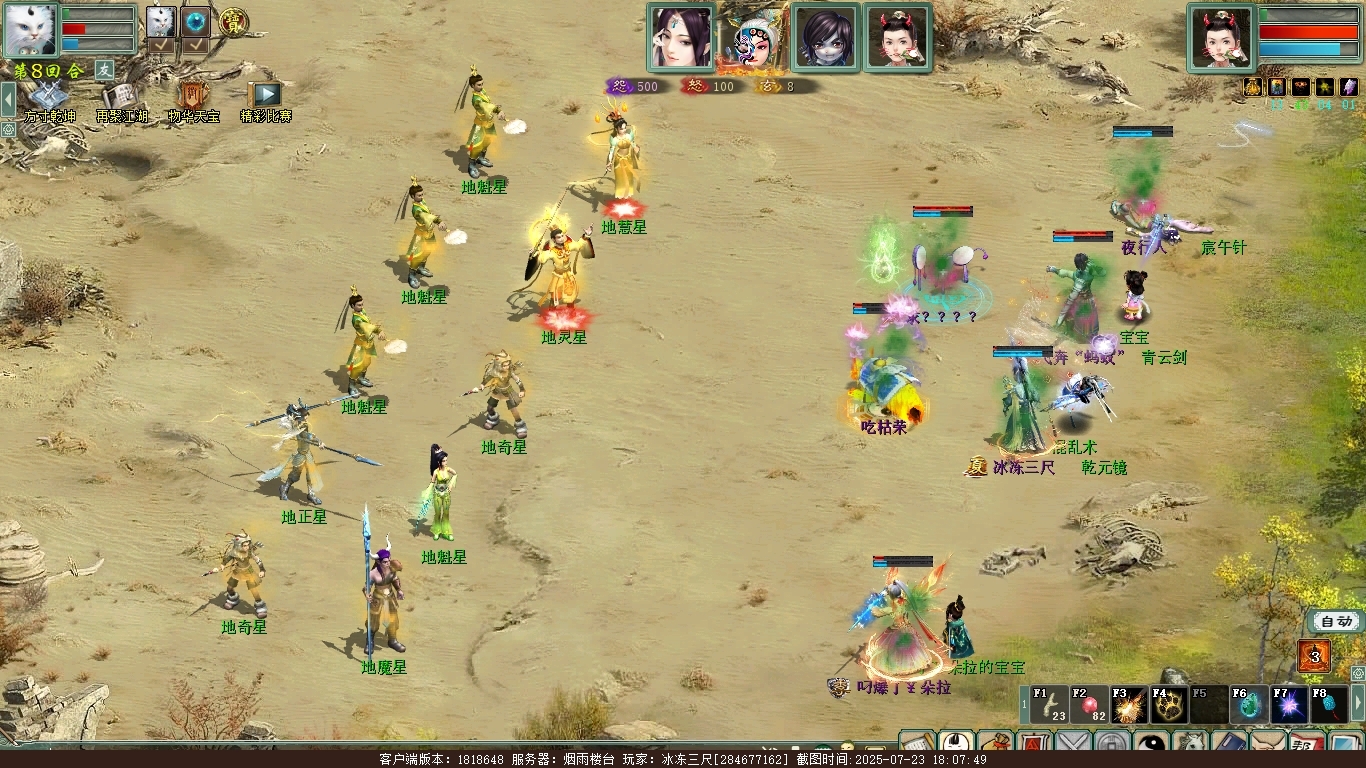Screen dimensions: 1366x768
Task: Activate the F7 purple starburst skill
Action: pyautogui.click(x=1289, y=705)
